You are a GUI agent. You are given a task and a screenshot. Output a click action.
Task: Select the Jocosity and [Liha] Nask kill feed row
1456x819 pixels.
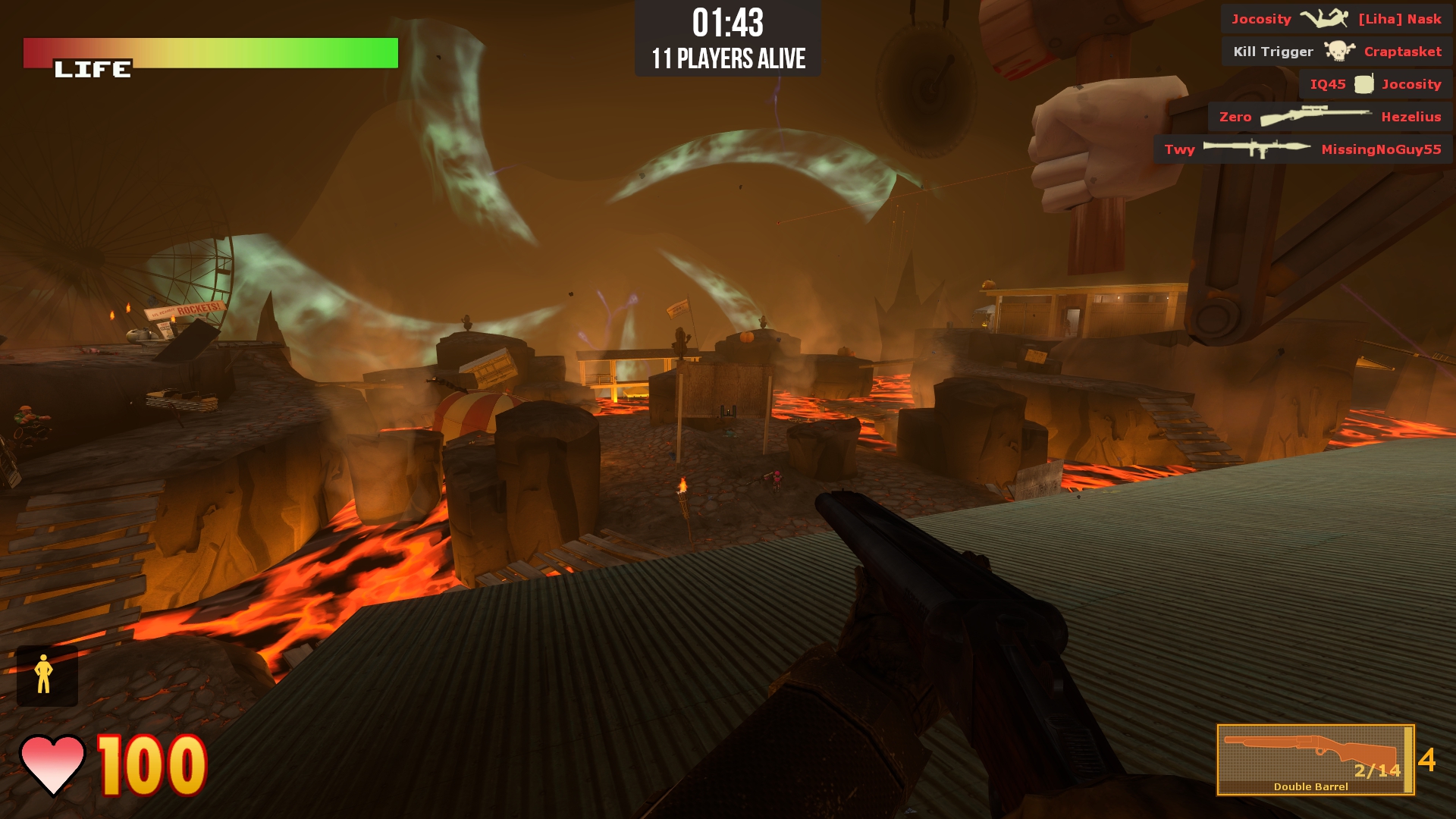click(1335, 19)
